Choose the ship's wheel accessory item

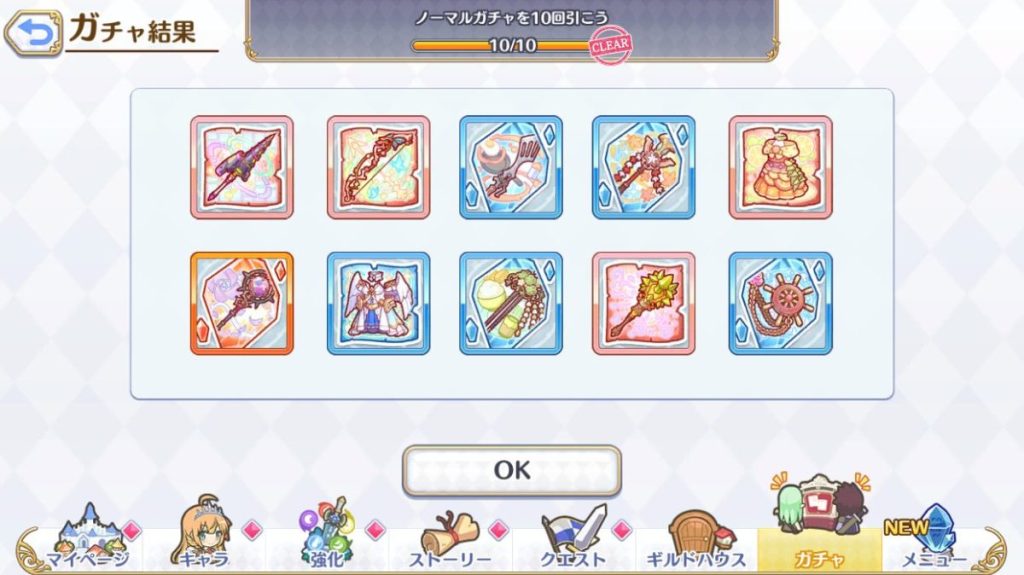coord(780,303)
